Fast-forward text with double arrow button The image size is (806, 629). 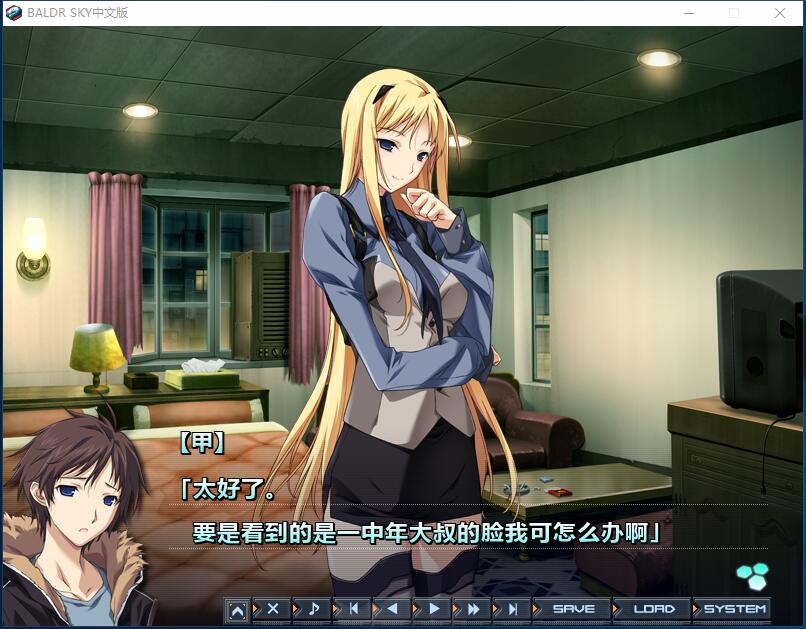[473, 608]
